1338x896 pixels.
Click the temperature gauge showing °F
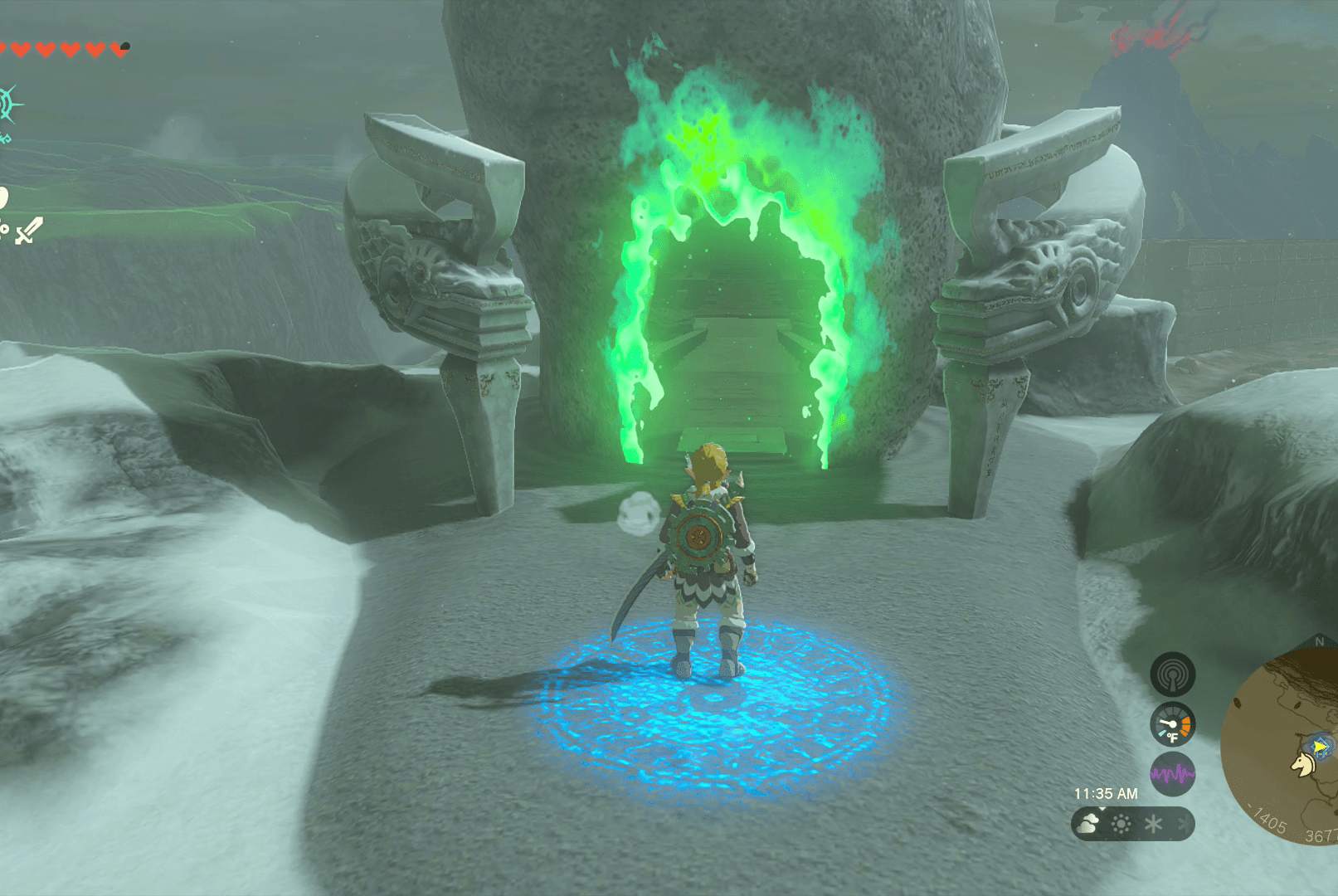click(x=1171, y=723)
